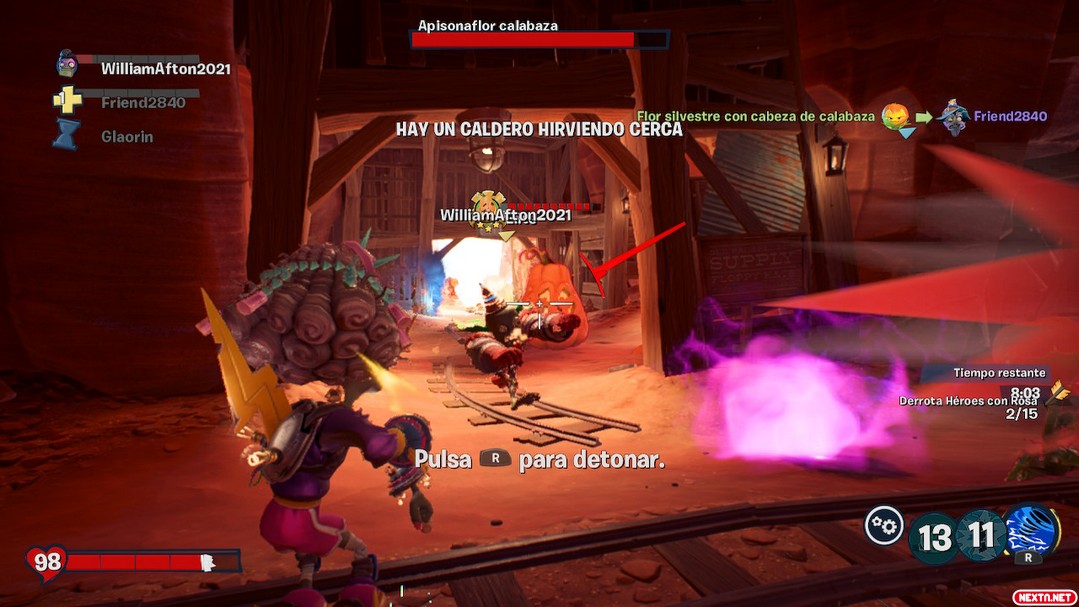Open the gears upgrade icon
The width and height of the screenshot is (1079, 607).
pyautogui.click(x=884, y=525)
